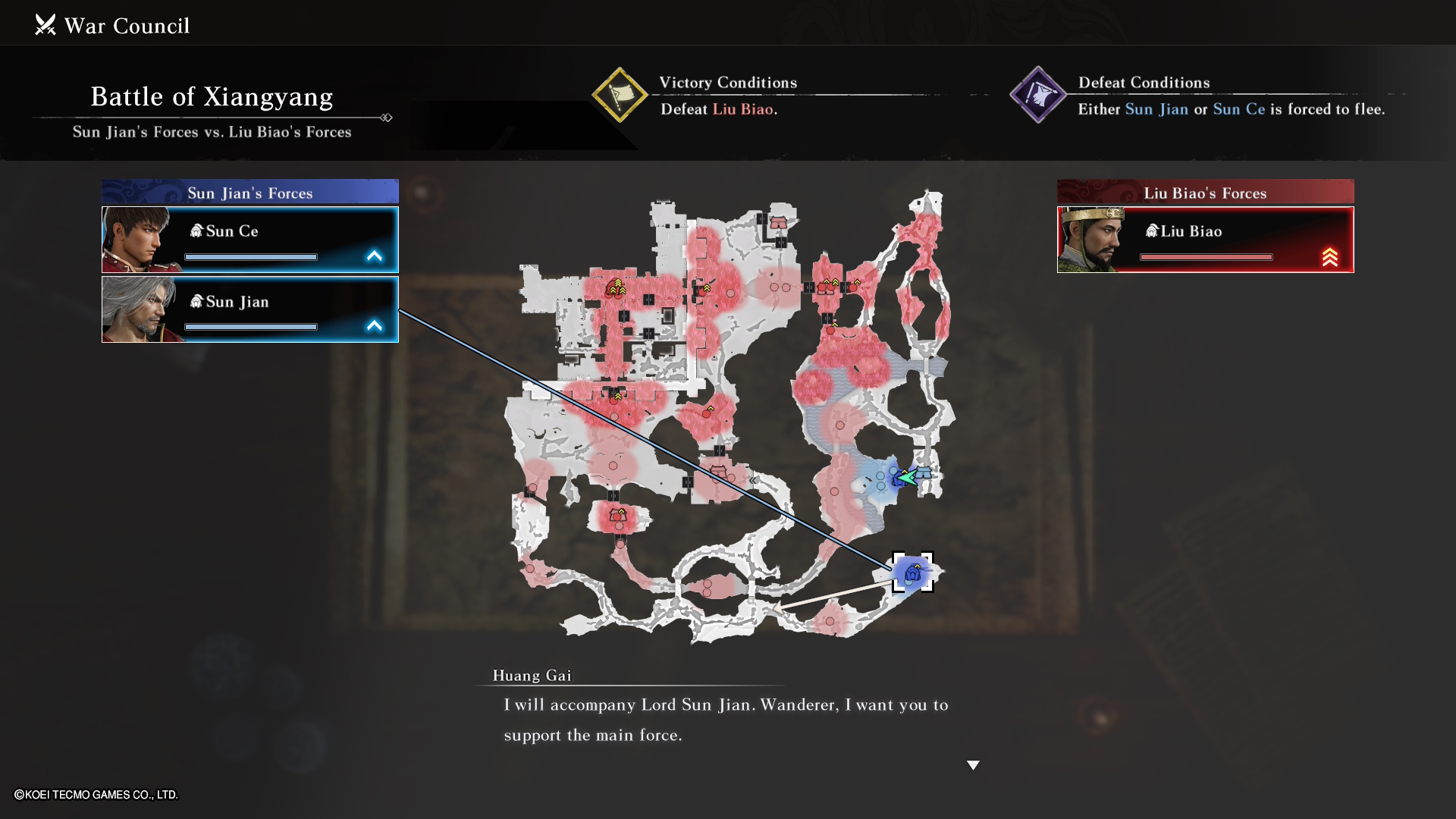
Task: Choose Liu Biao's enemy officer card
Action: point(1205,240)
